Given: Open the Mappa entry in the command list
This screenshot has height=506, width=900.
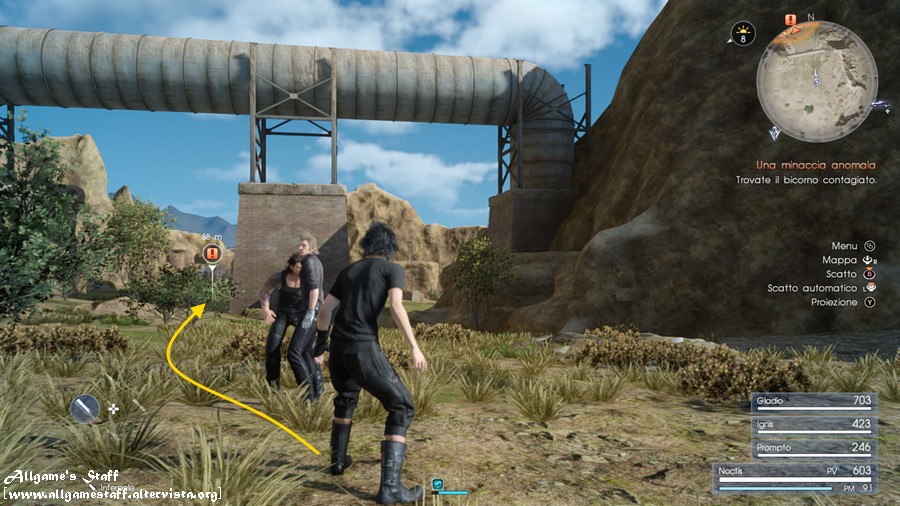Looking at the screenshot, I should pos(839,259).
